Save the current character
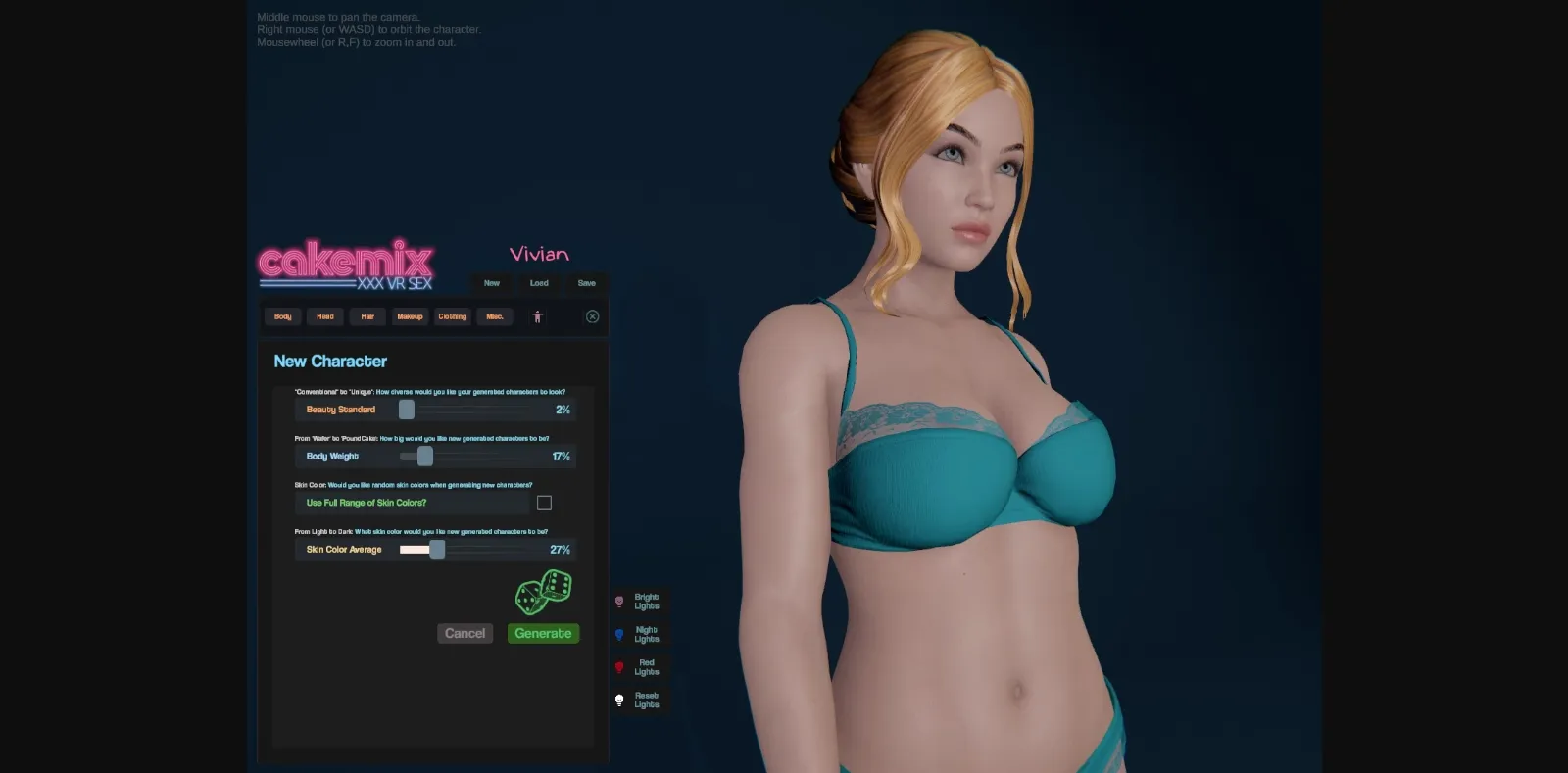This screenshot has height=773, width=1568. pos(586,283)
